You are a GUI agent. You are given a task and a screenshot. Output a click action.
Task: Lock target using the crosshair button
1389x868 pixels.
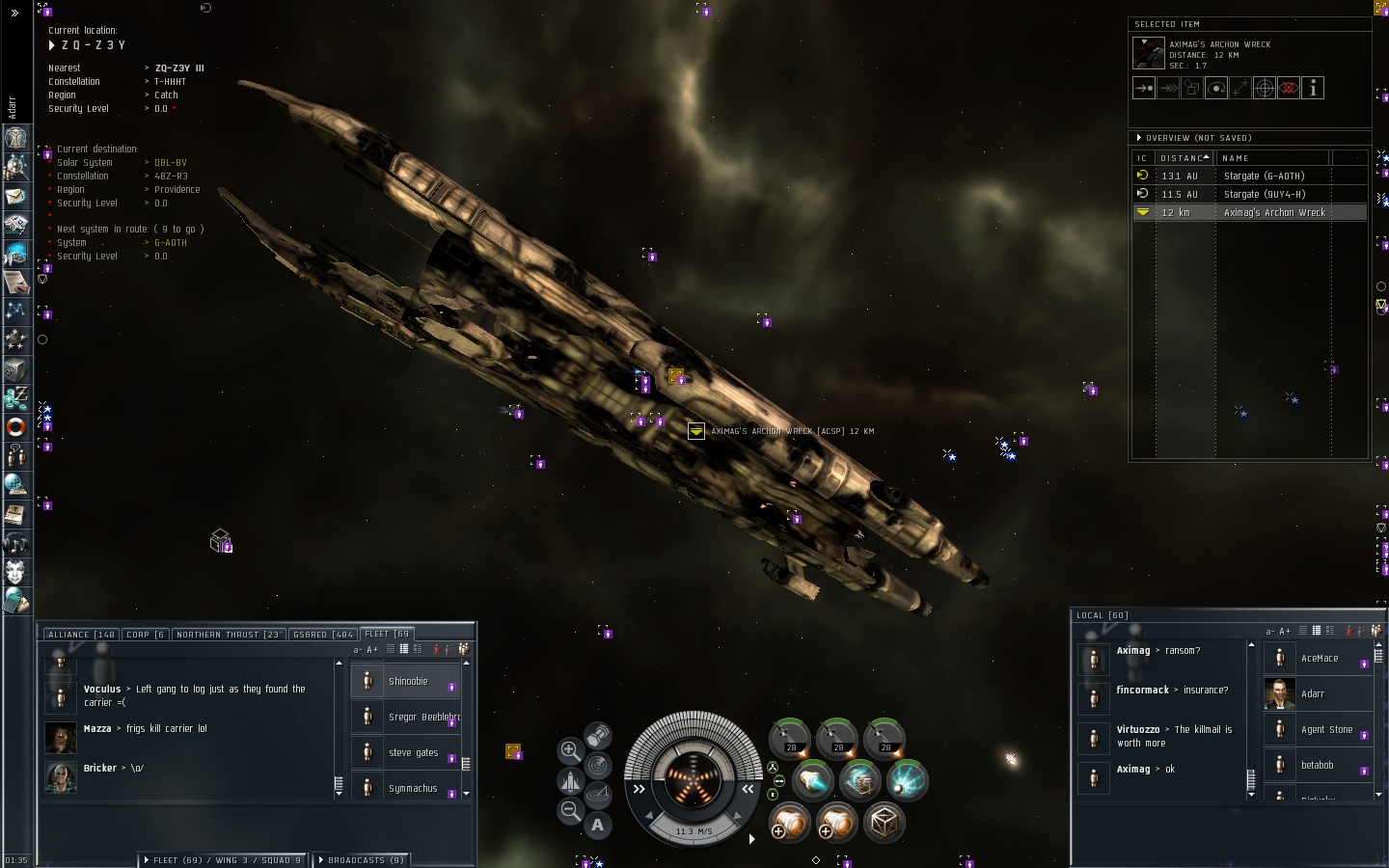coord(1264,89)
